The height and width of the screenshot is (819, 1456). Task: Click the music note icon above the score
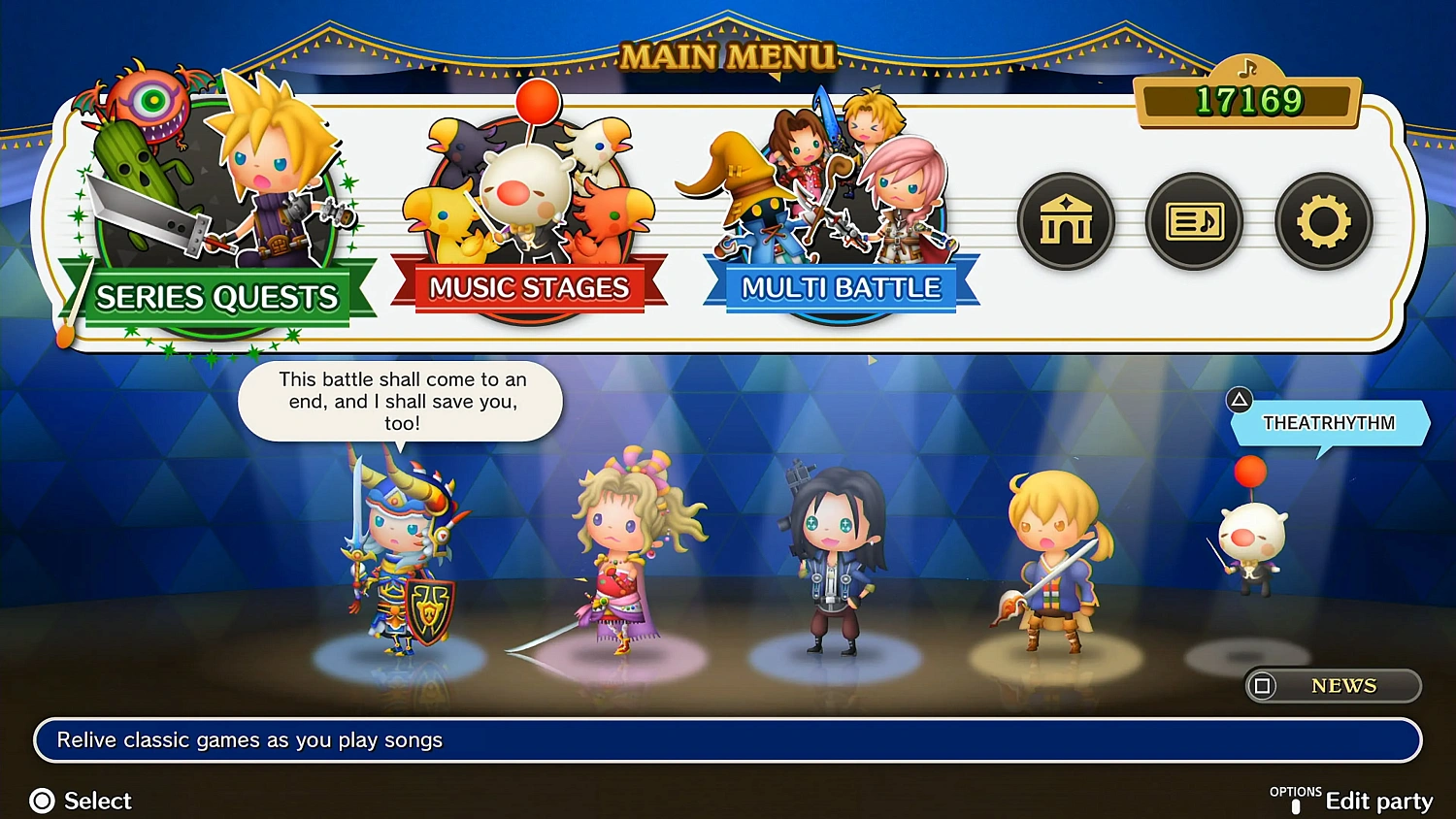[x=1248, y=70]
